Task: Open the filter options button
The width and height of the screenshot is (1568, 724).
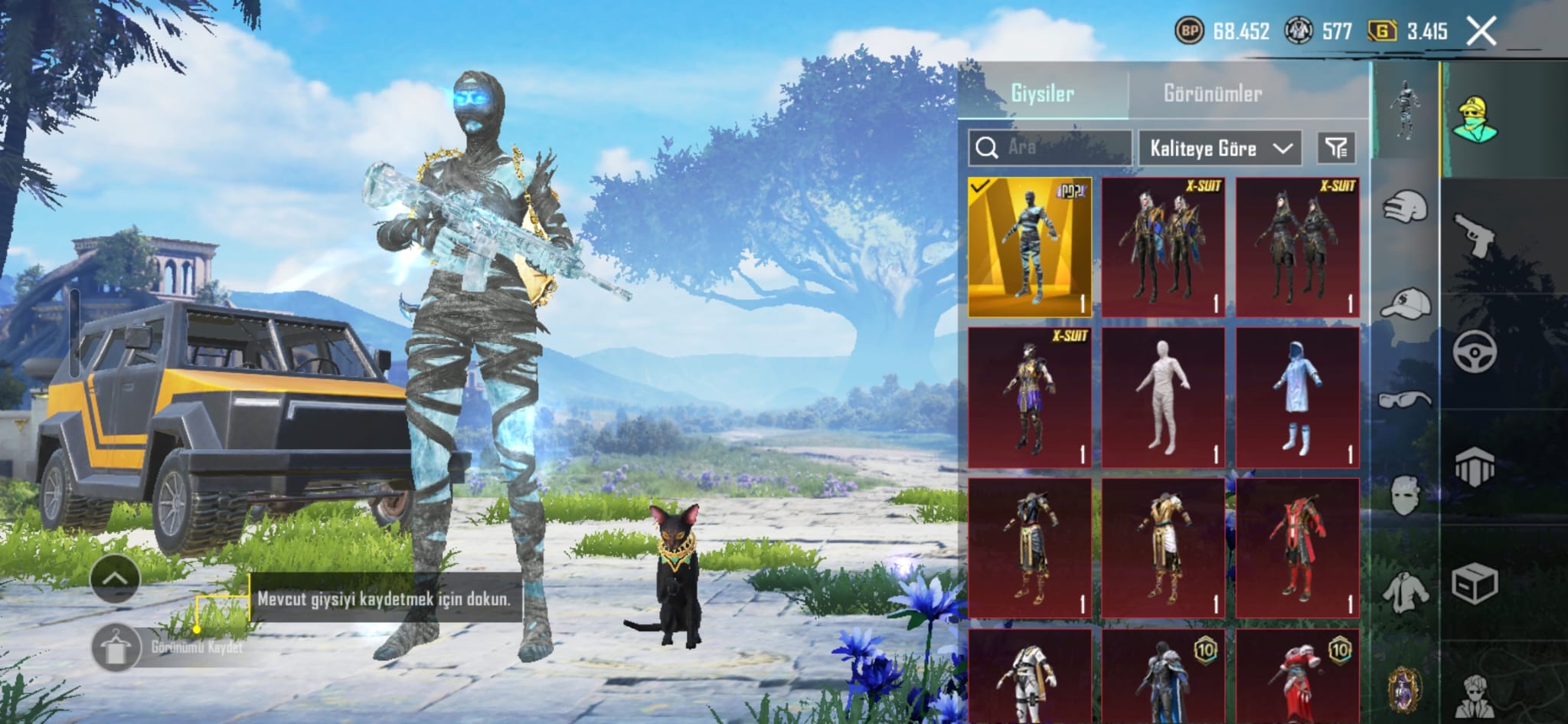Action: point(1336,148)
